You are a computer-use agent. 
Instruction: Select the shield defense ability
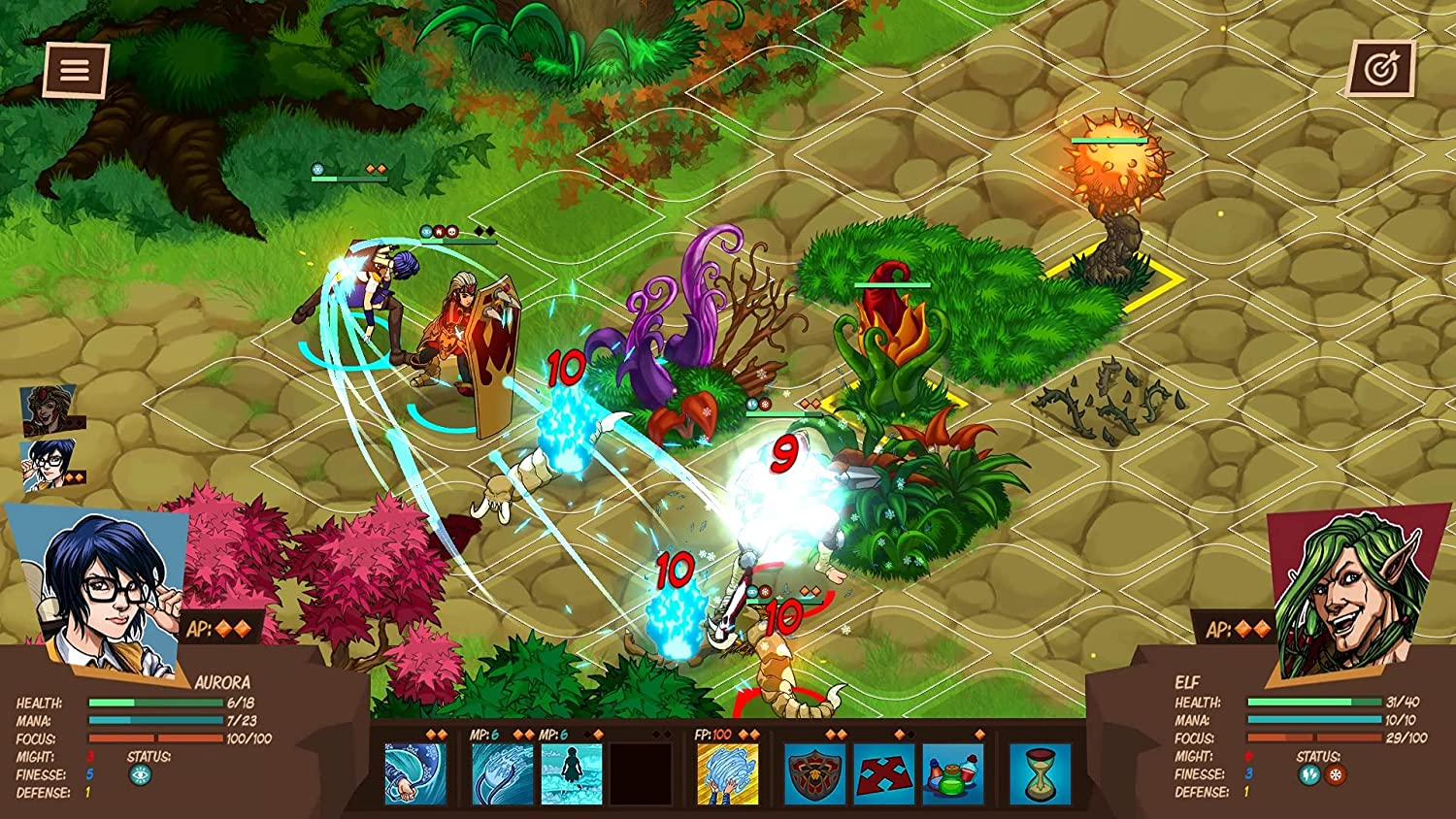click(x=815, y=774)
